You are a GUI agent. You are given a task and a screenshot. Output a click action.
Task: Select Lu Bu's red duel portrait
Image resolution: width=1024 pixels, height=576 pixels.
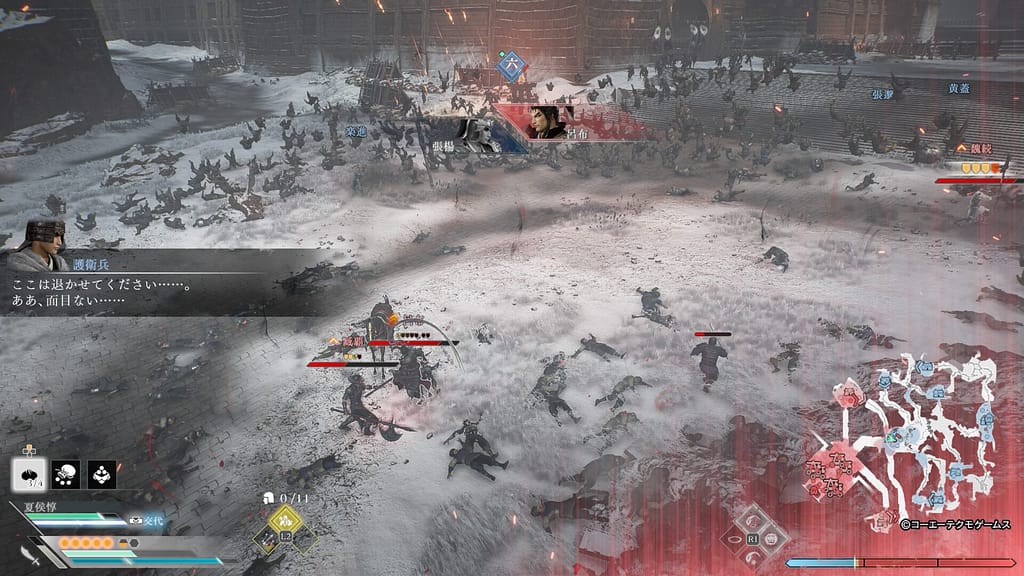coord(552,121)
